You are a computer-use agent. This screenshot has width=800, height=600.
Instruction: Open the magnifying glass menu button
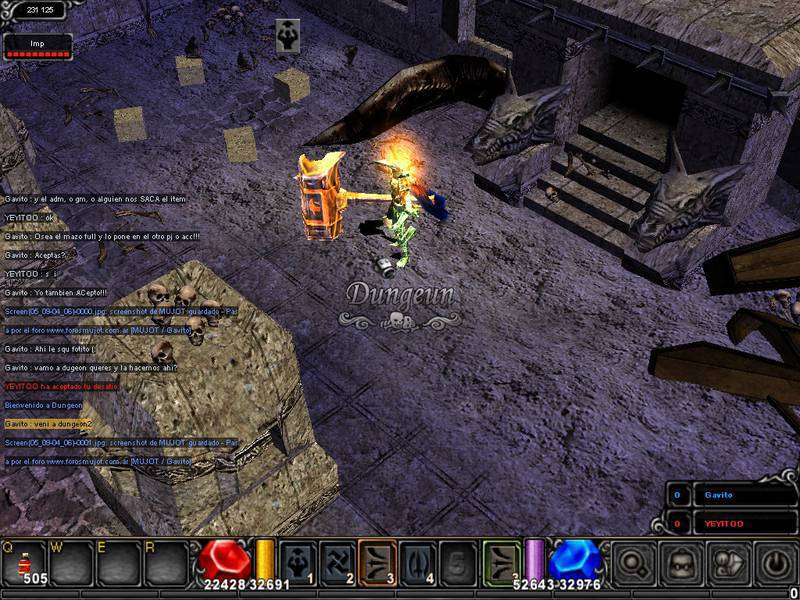click(633, 563)
